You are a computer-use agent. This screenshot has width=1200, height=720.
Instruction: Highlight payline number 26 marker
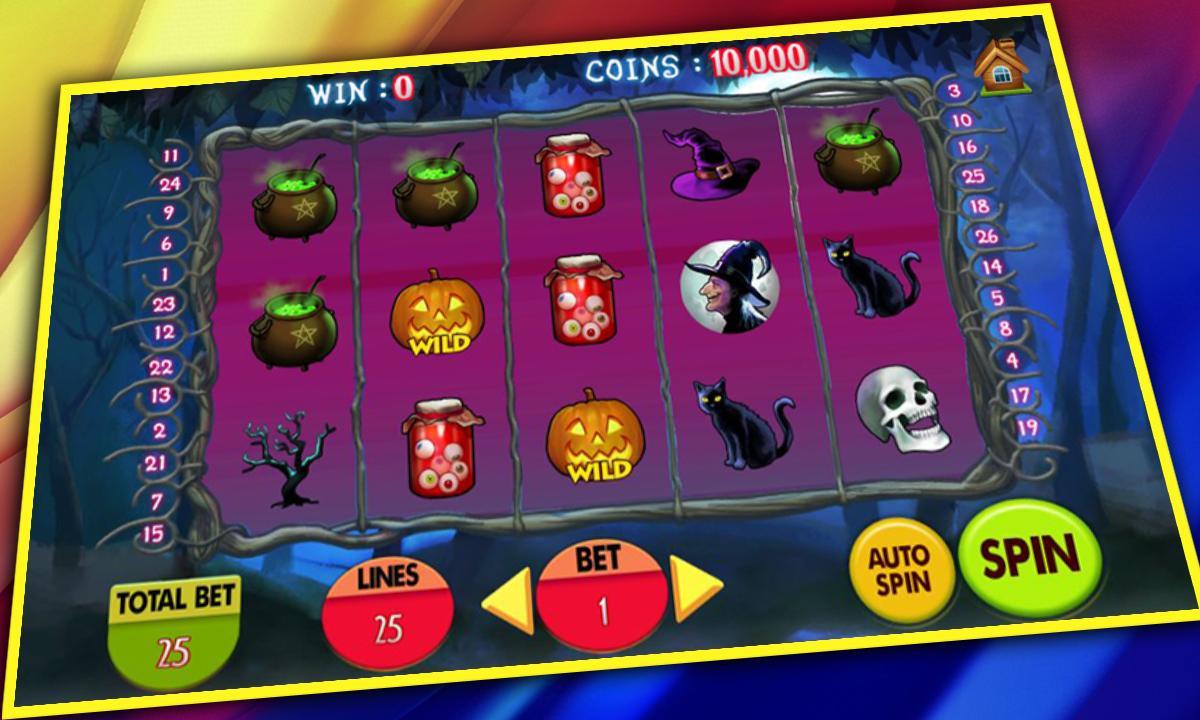[986, 237]
